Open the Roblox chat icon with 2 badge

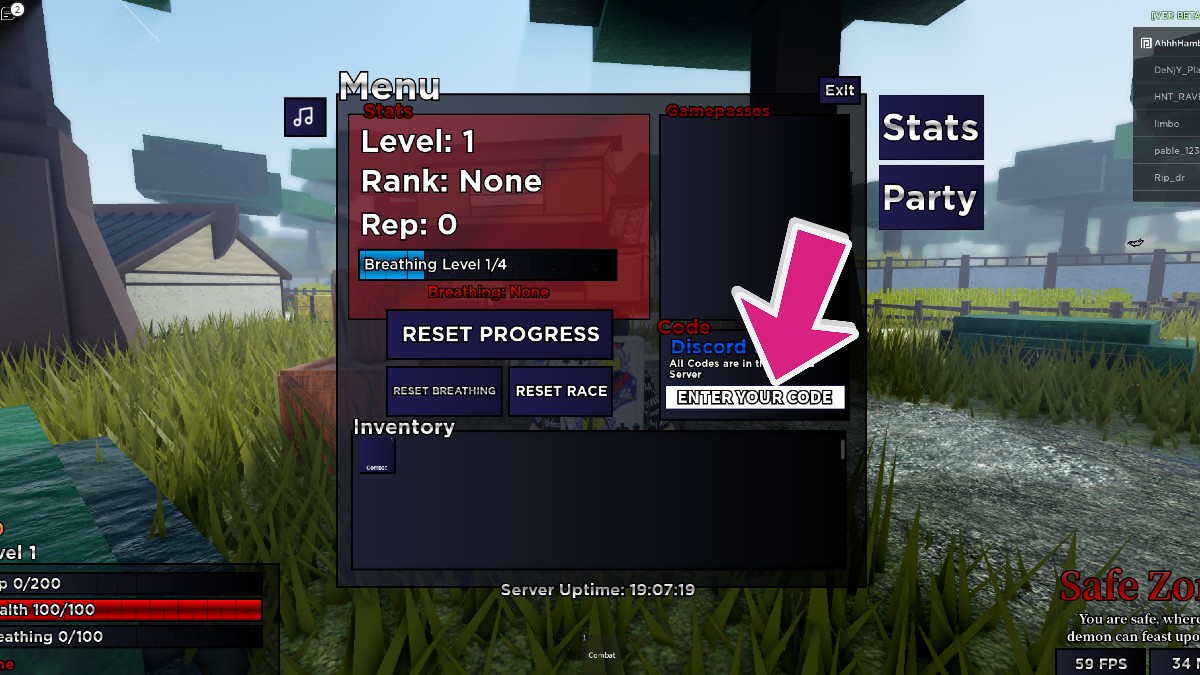click(x=10, y=12)
